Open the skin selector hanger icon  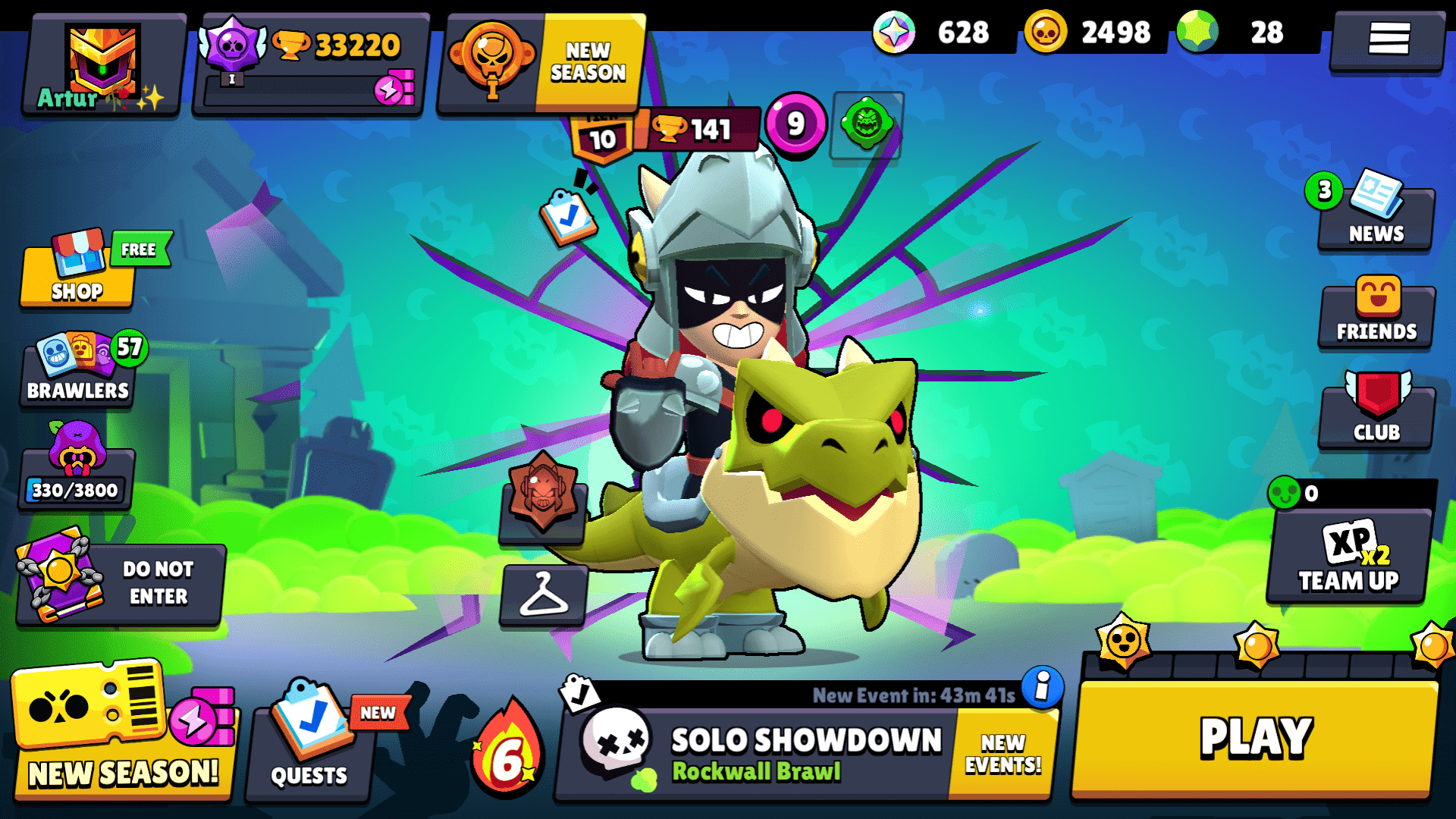[x=544, y=597]
